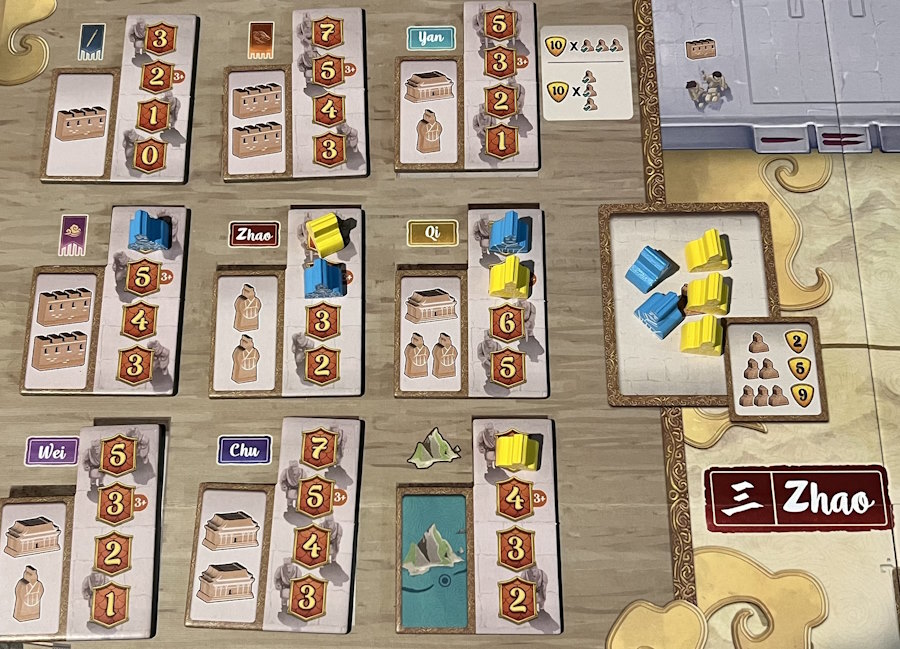View the 10-point scoring reference card

point(586,72)
